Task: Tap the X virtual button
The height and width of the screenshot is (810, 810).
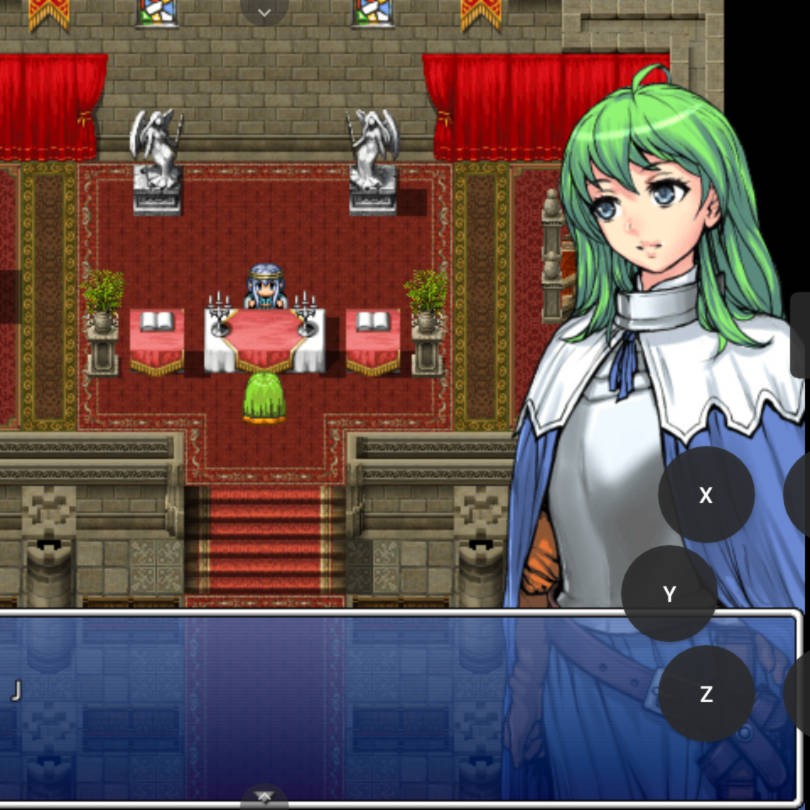Action: (x=706, y=495)
